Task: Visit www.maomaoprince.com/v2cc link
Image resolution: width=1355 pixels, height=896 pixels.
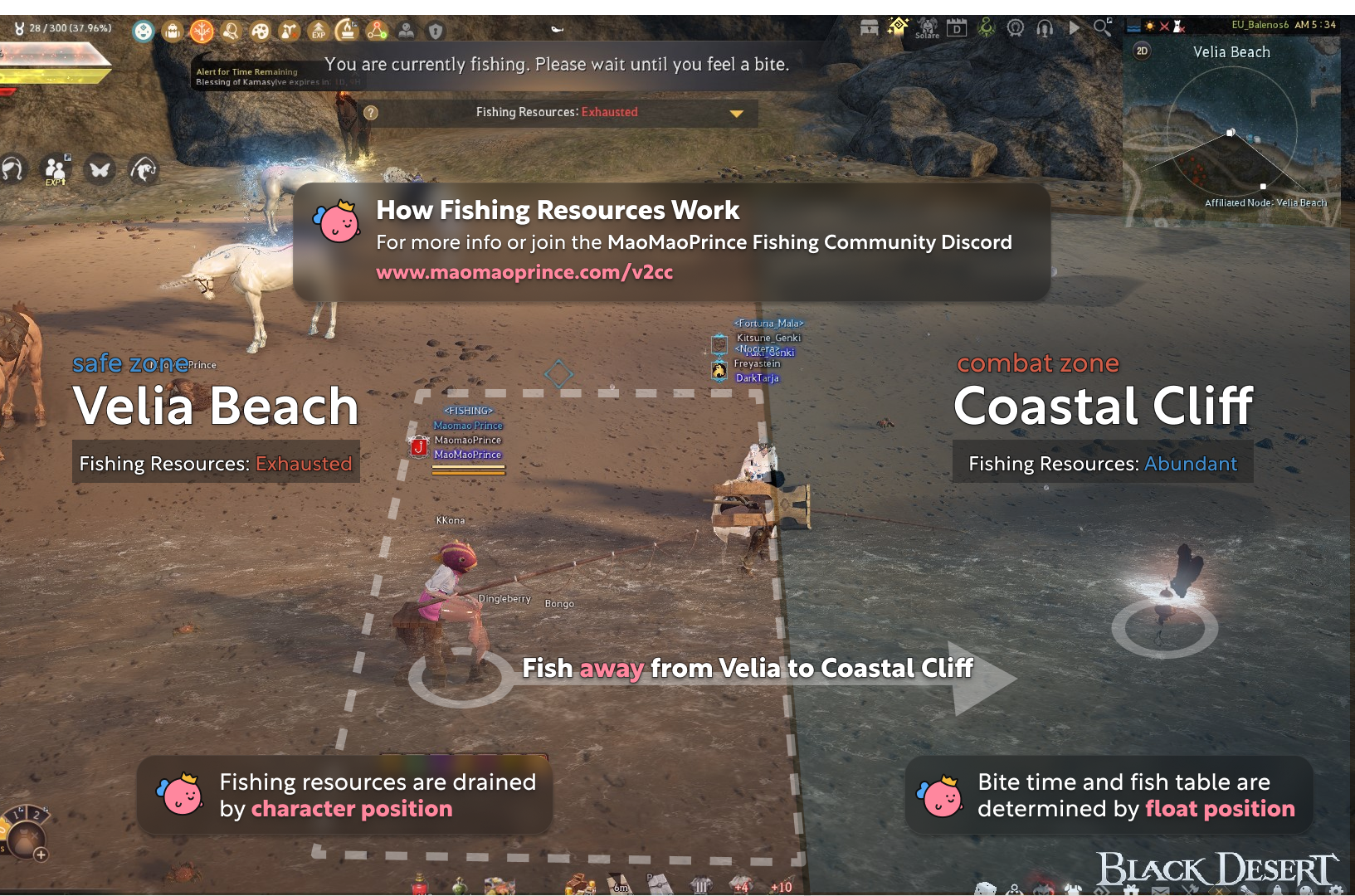Action: point(524,271)
